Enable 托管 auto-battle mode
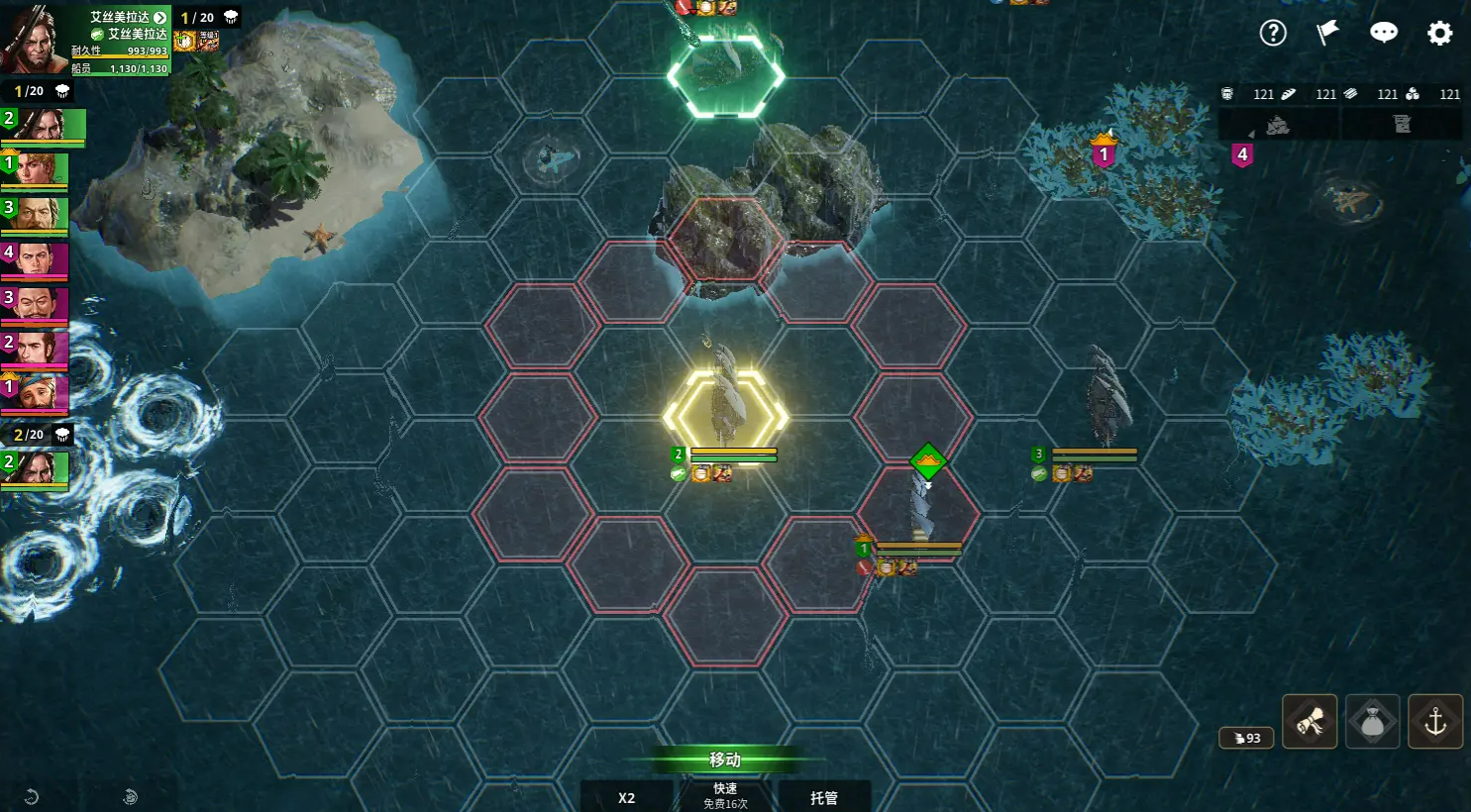1471x812 pixels. tap(823, 797)
